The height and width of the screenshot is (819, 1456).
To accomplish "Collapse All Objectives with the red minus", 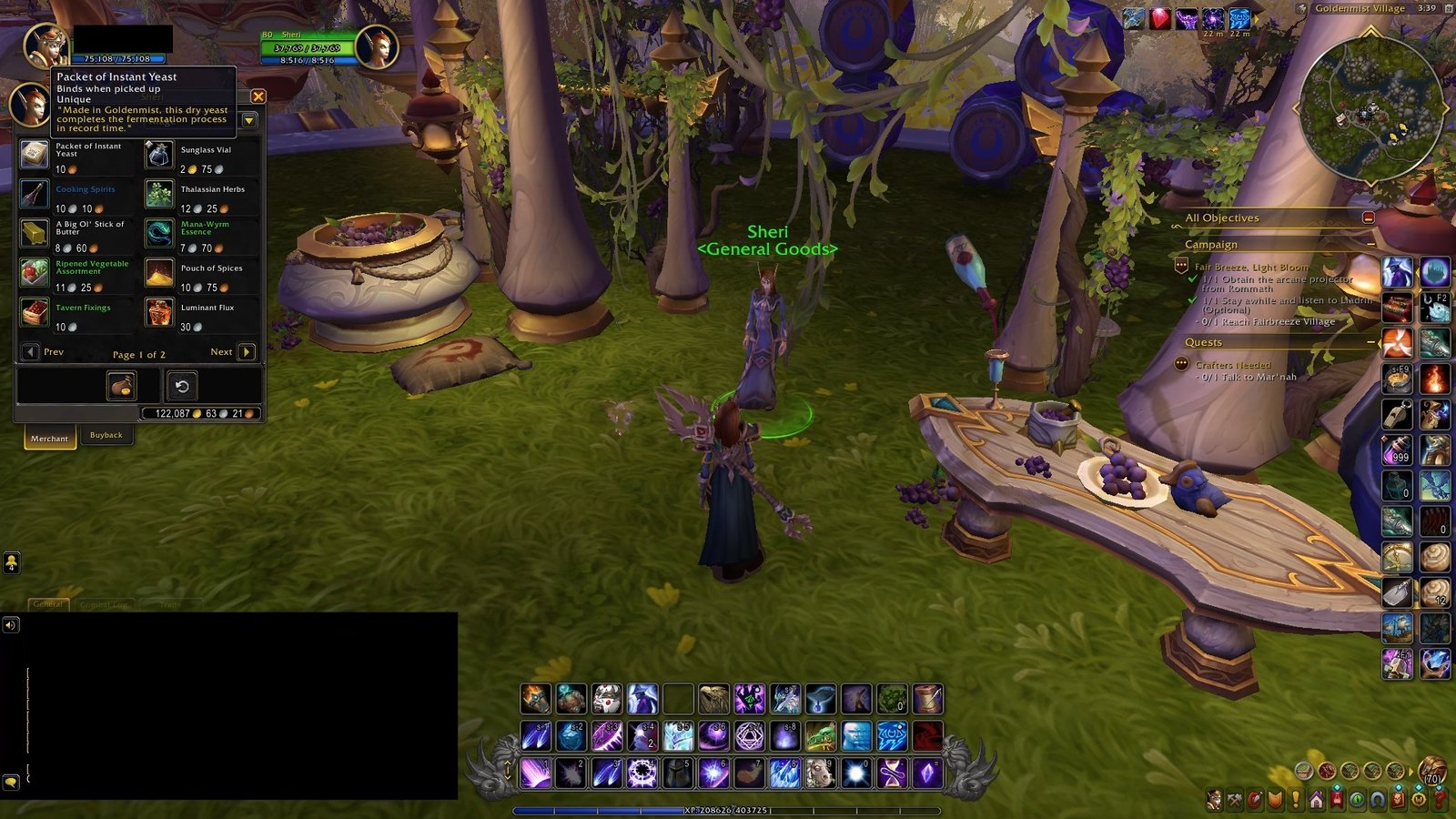I will pos(1368,217).
